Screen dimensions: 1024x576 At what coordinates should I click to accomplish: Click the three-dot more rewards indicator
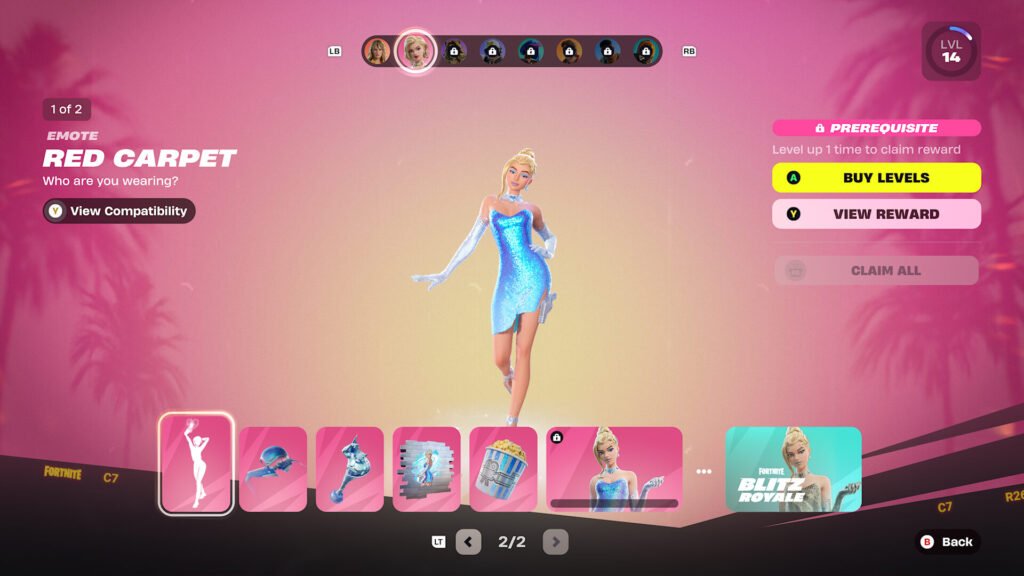coord(704,471)
